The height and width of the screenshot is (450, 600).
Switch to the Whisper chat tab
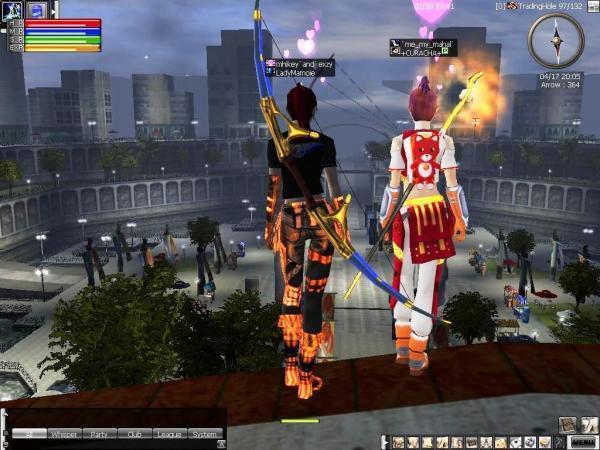click(x=65, y=434)
